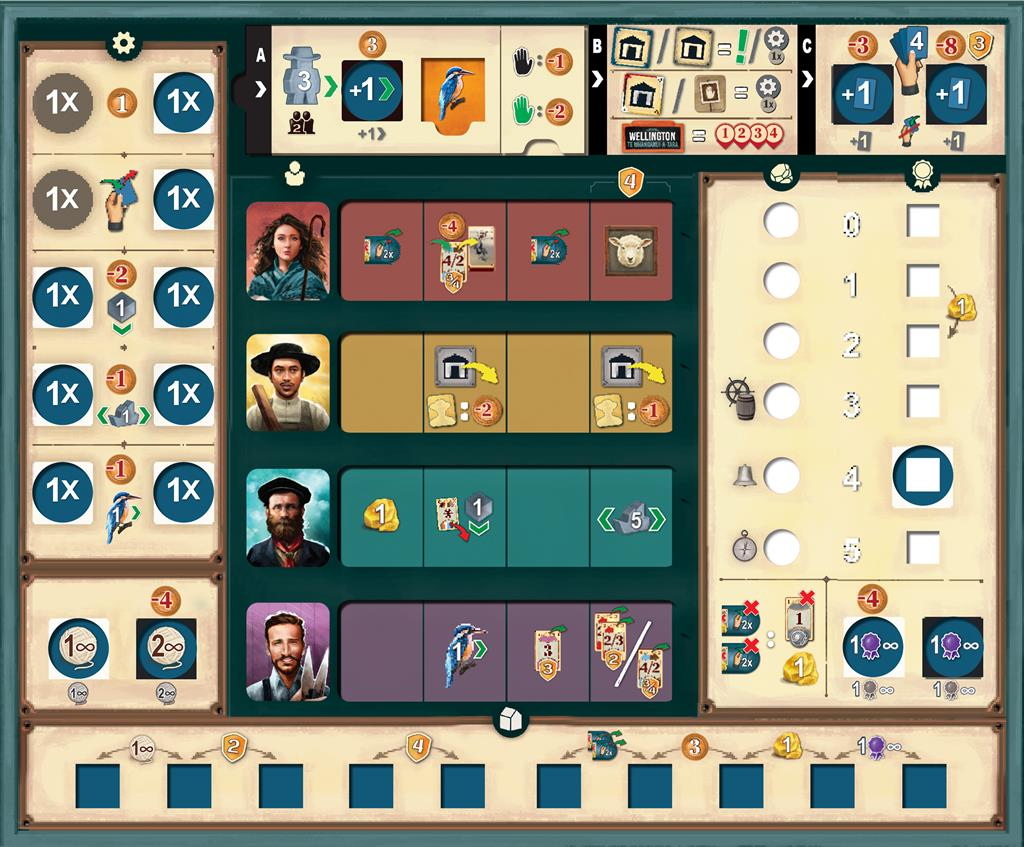Choose the grey stone 5 tile
The height and width of the screenshot is (847, 1024).
point(631,519)
